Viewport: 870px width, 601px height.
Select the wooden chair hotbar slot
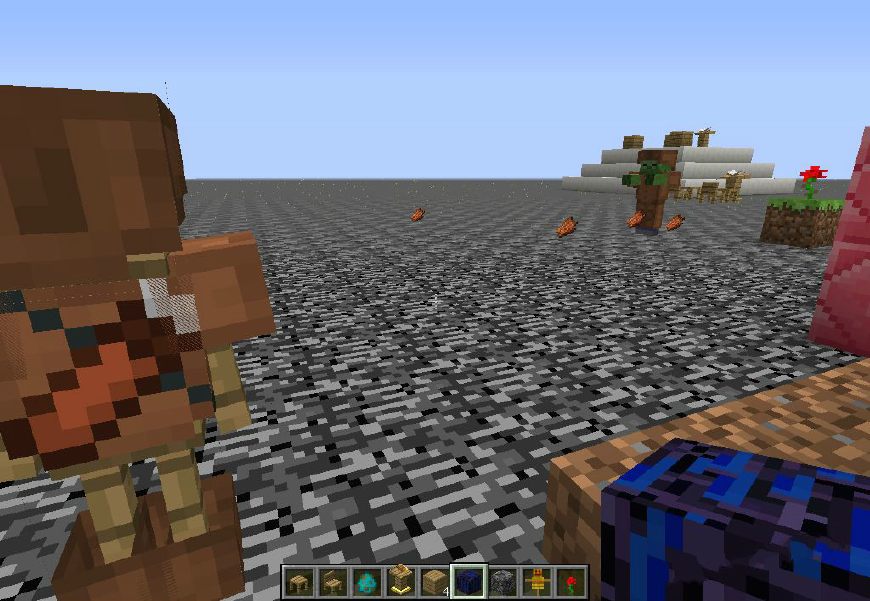[x=332, y=582]
